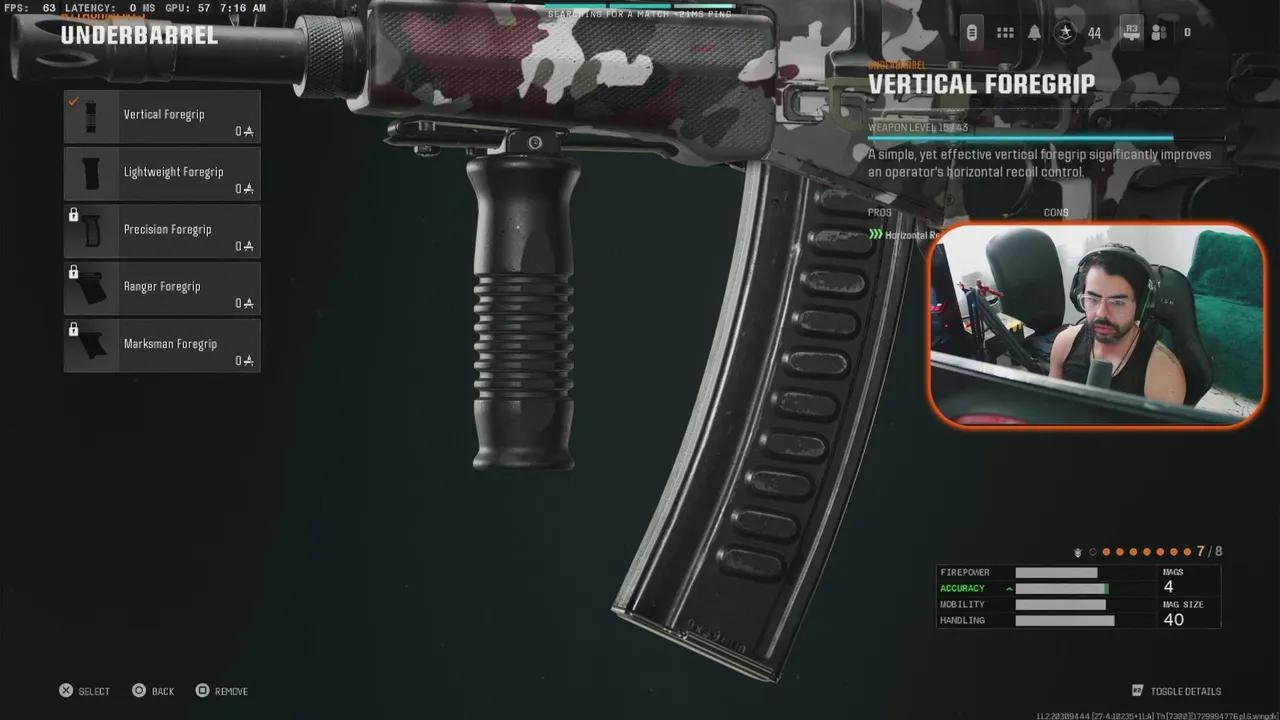Open the friends and social icon
This screenshot has width=1280, height=720.
pos(1159,33)
